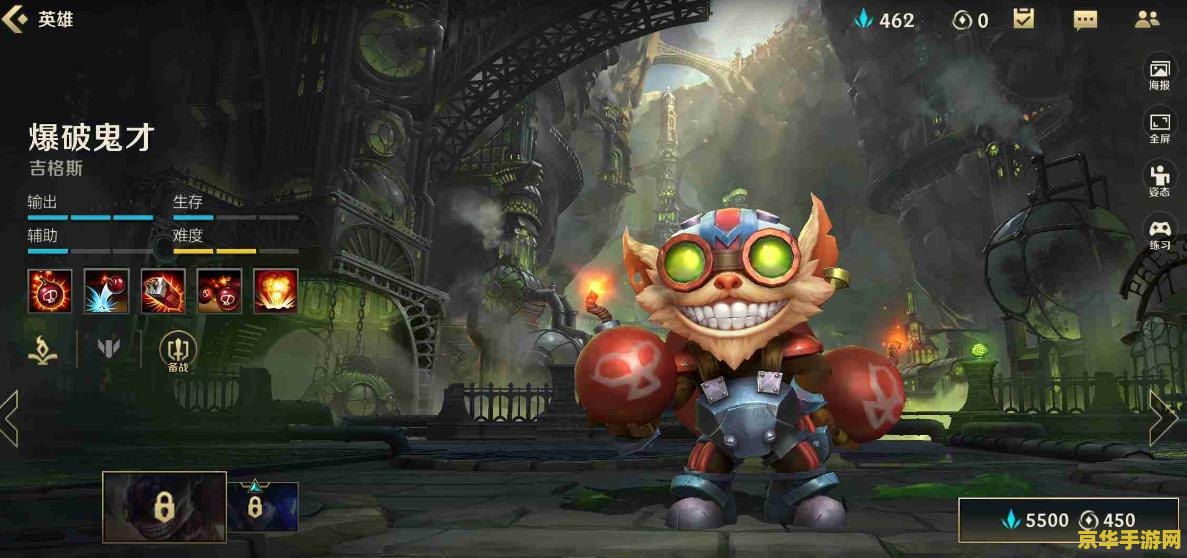
Task: Select the large locked skin thumbnail
Action: (164, 507)
